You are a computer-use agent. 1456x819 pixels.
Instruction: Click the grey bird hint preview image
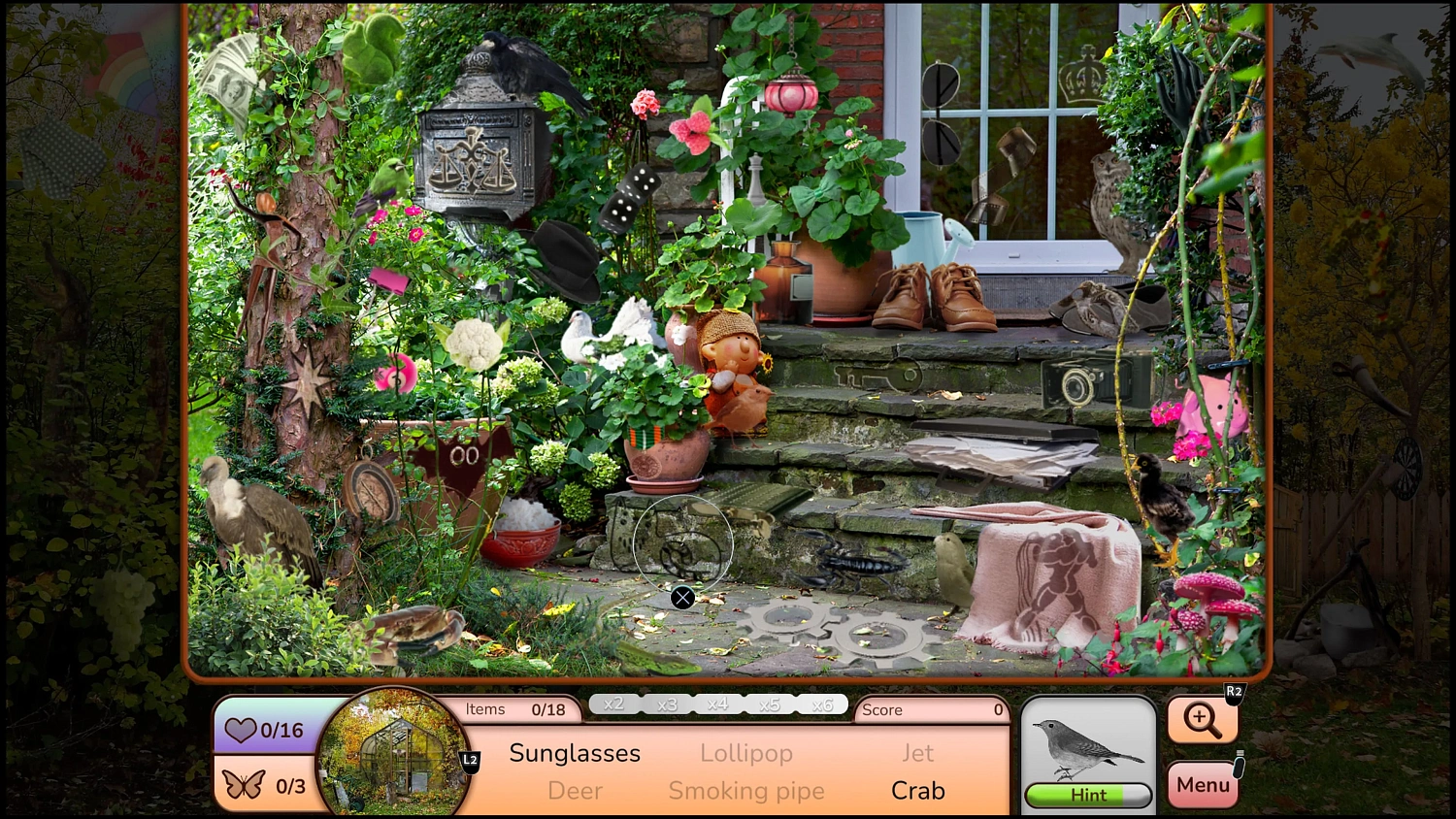[x=1087, y=747]
